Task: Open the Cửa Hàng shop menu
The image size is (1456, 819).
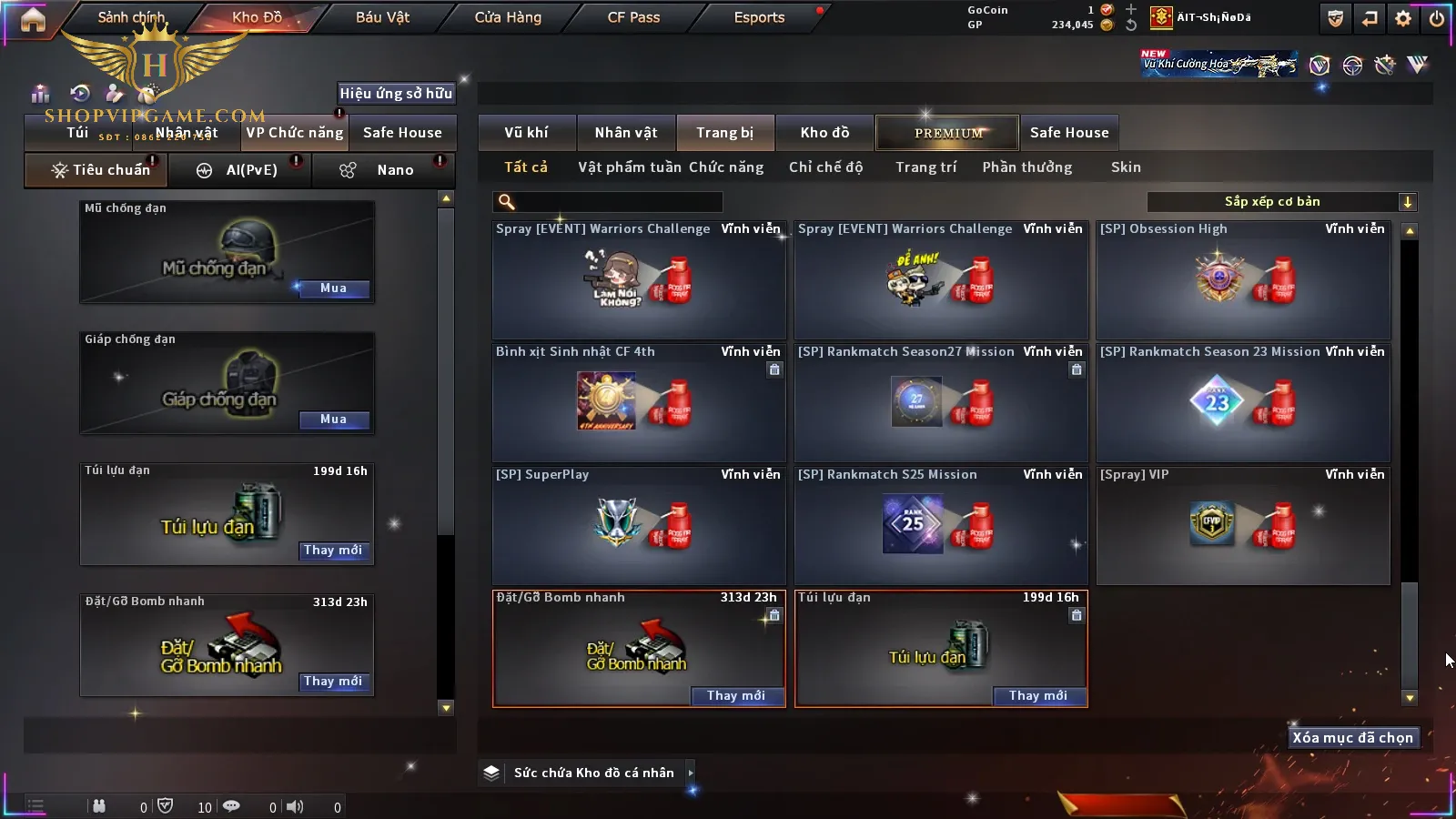Action: (508, 17)
